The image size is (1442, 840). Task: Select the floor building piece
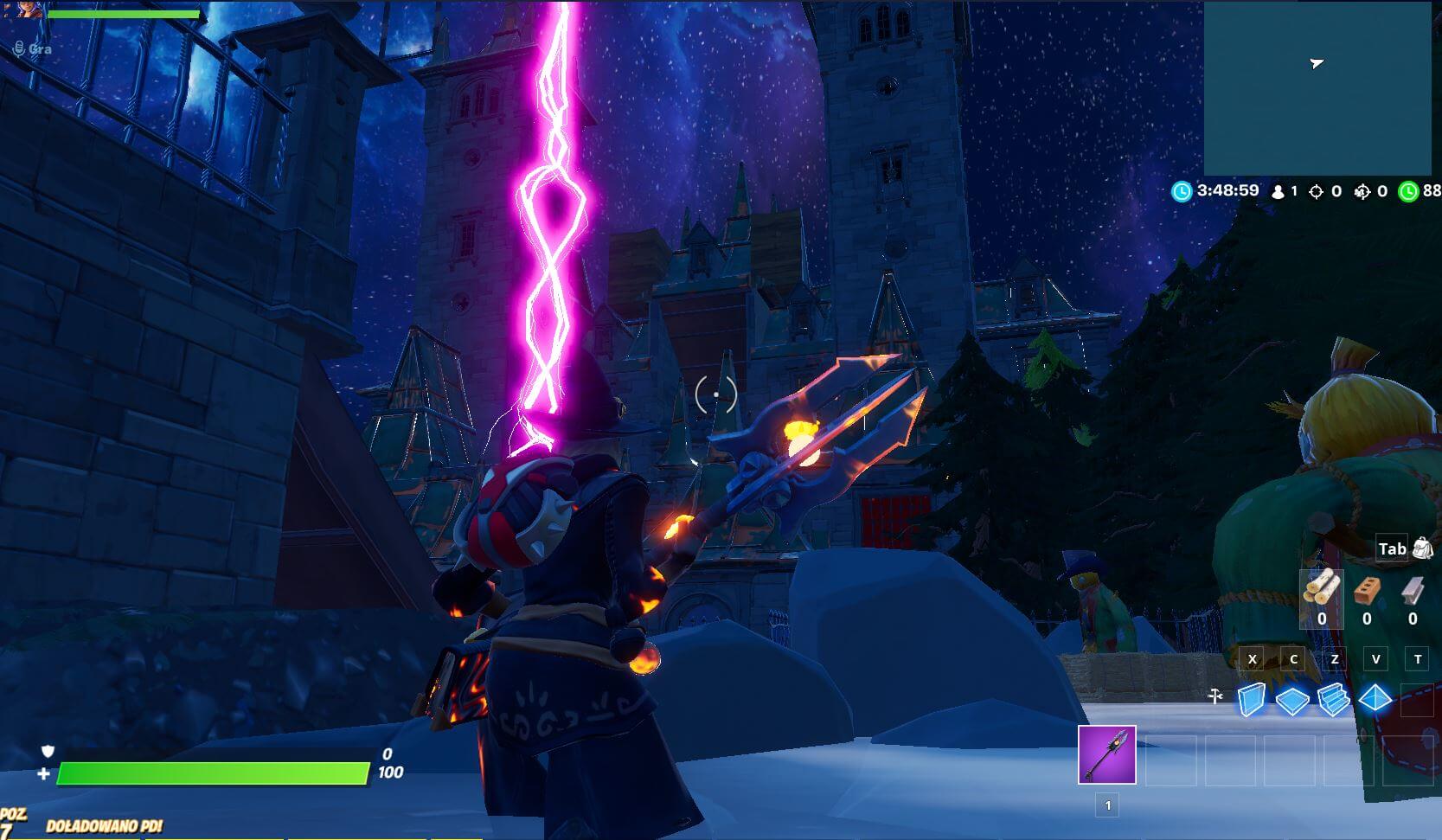tap(1292, 700)
